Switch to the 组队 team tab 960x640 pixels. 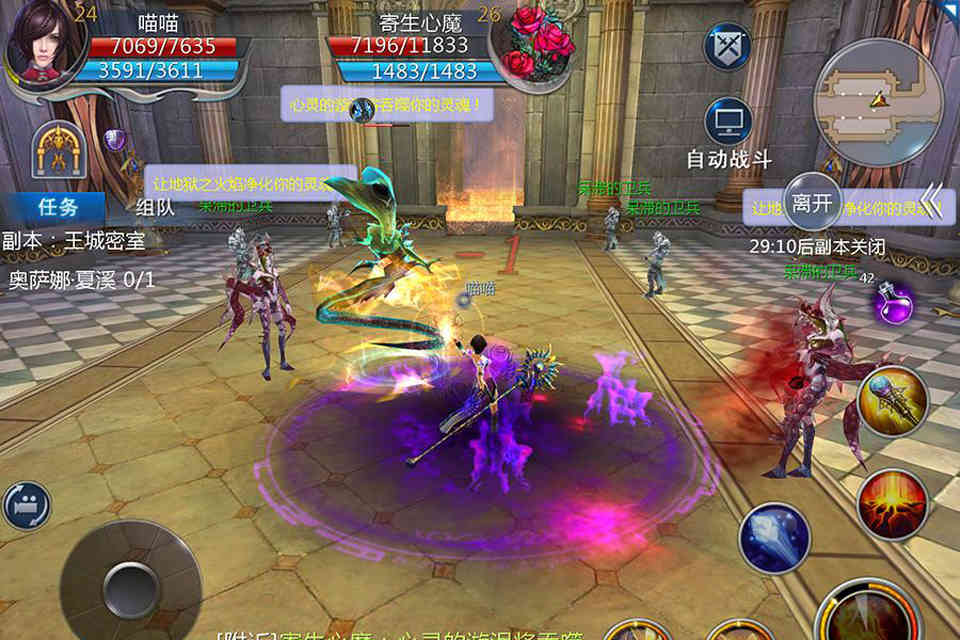[x=155, y=208]
